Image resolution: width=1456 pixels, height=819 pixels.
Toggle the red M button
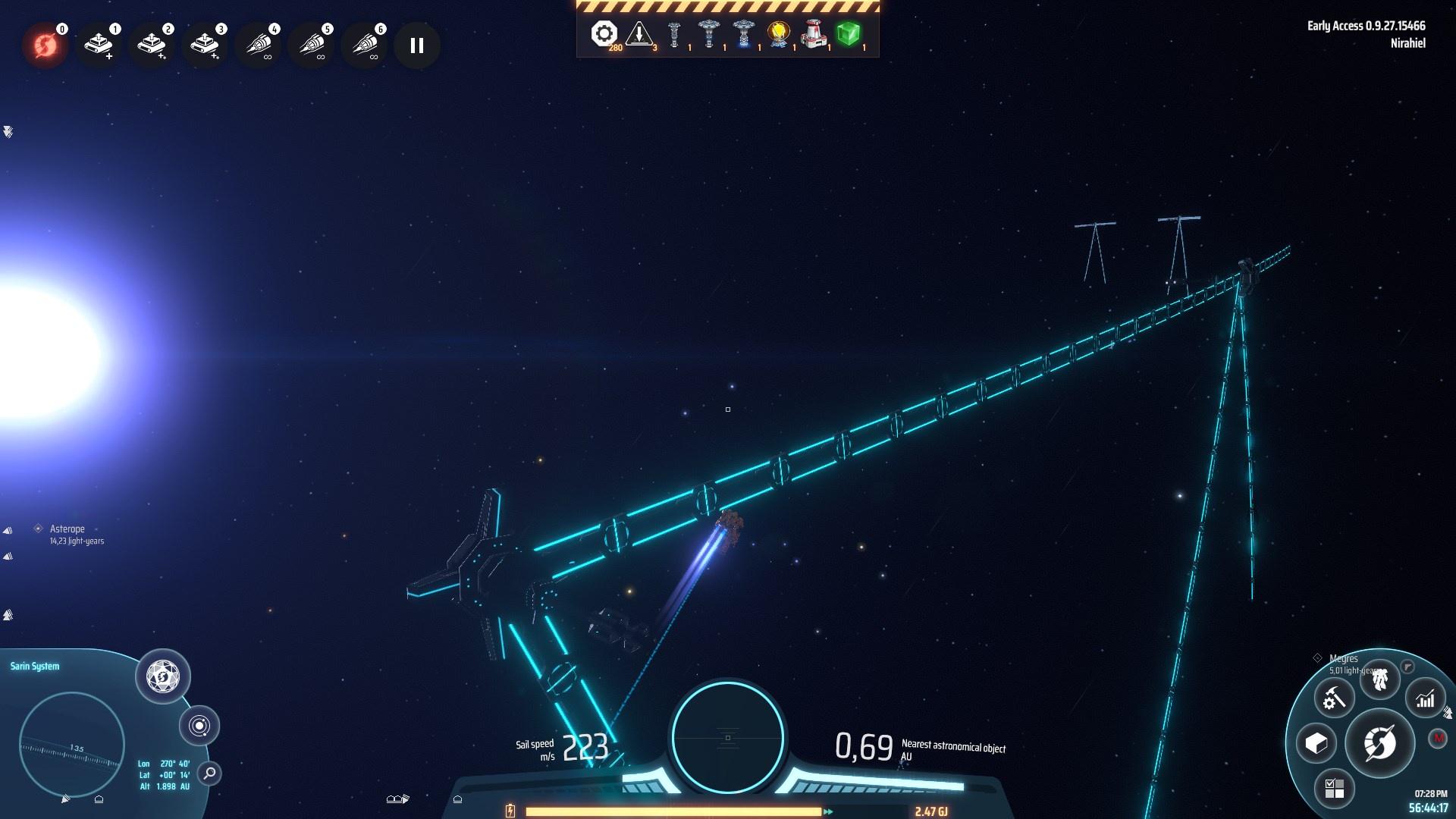pos(1437,738)
